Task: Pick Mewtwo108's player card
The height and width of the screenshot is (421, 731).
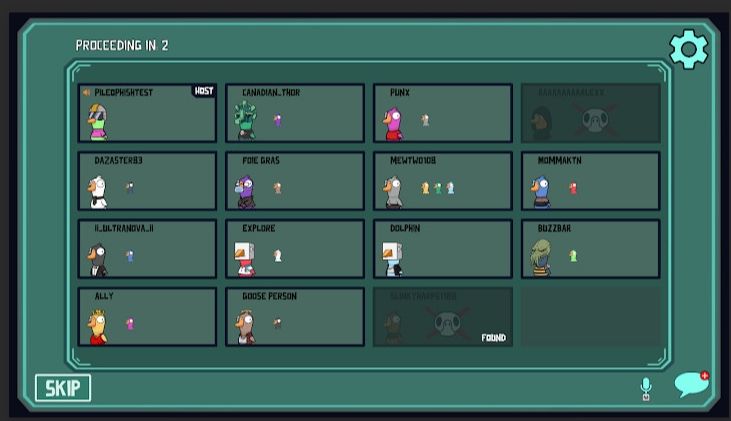Action: tap(443, 181)
